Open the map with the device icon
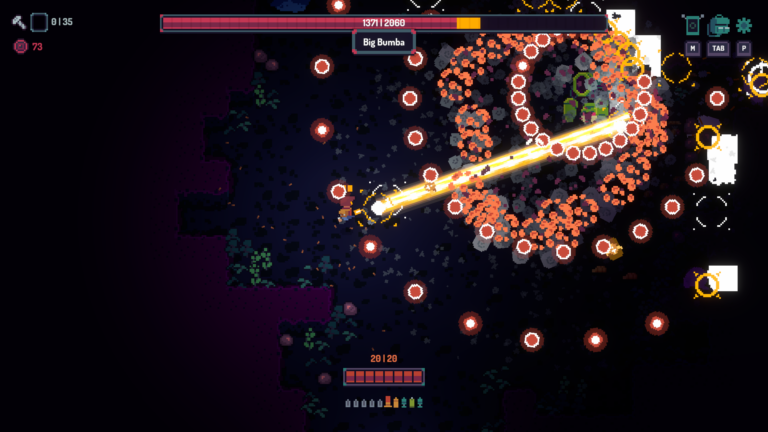Image resolution: width=768 pixels, height=432 pixels. (693, 26)
